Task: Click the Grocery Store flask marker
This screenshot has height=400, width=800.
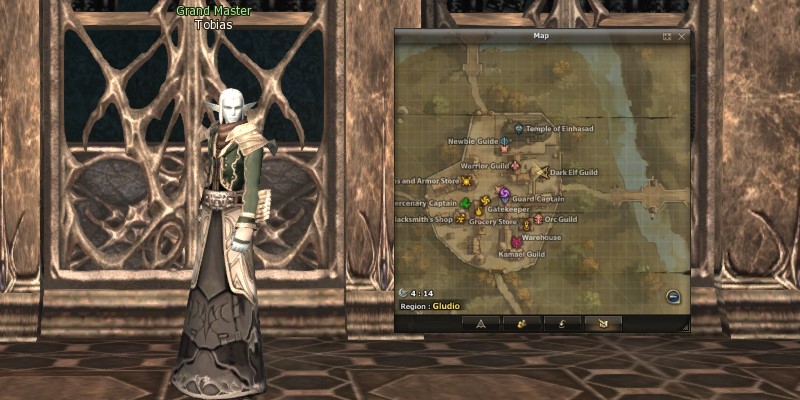Action: point(479,211)
